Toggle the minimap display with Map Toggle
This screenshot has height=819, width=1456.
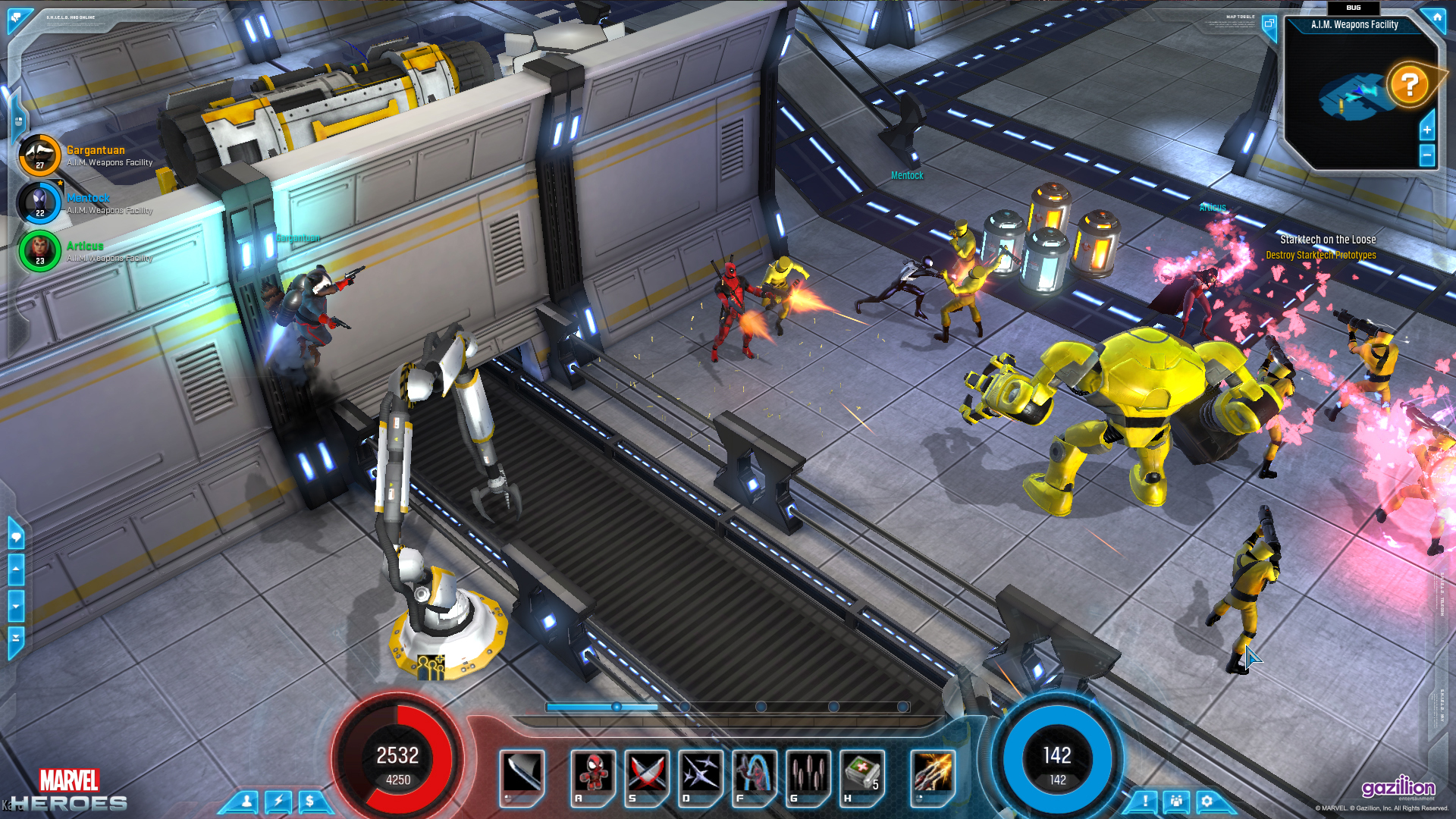(x=1269, y=24)
